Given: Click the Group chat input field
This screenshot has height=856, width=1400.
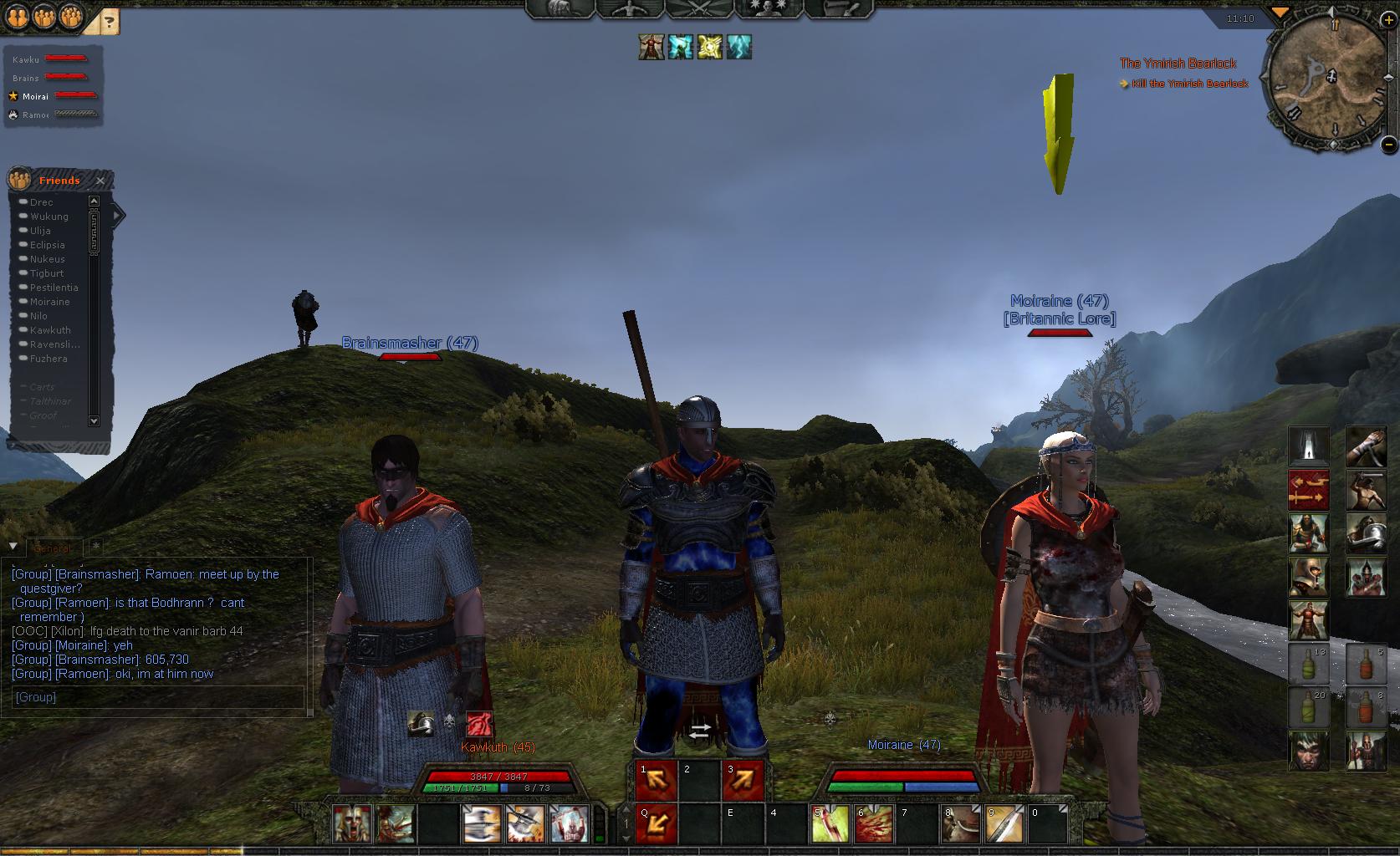Looking at the screenshot, I should pyautogui.click(x=157, y=697).
